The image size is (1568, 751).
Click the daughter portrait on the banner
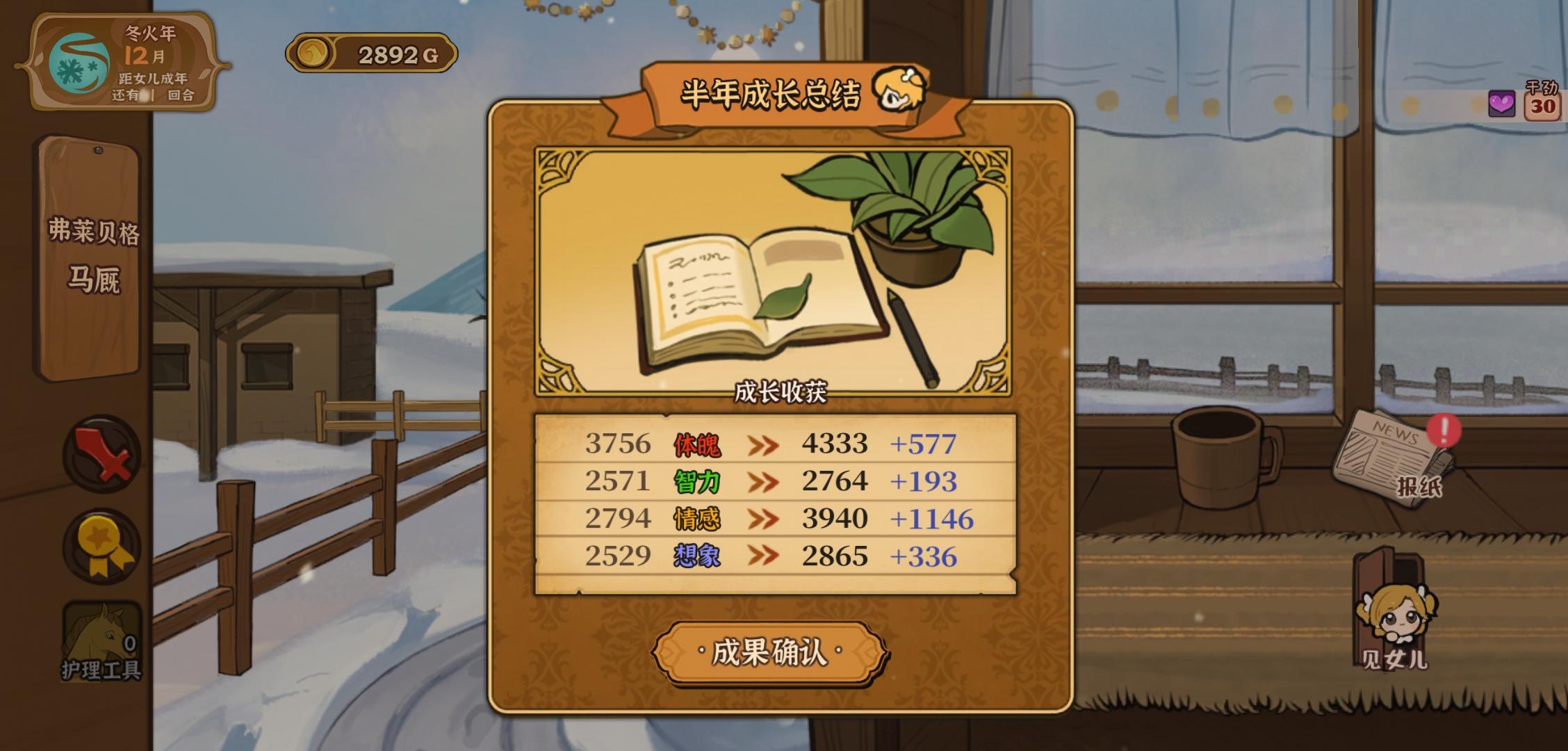pos(901,92)
